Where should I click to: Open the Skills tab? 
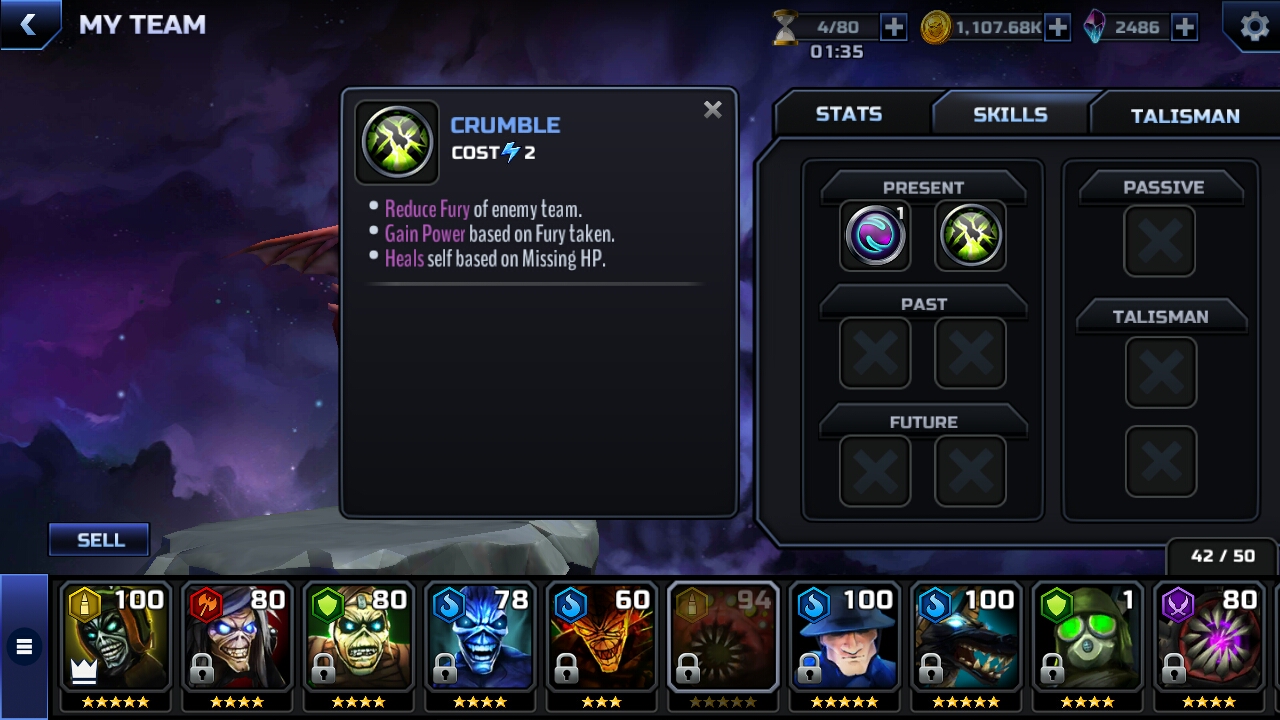point(1010,114)
